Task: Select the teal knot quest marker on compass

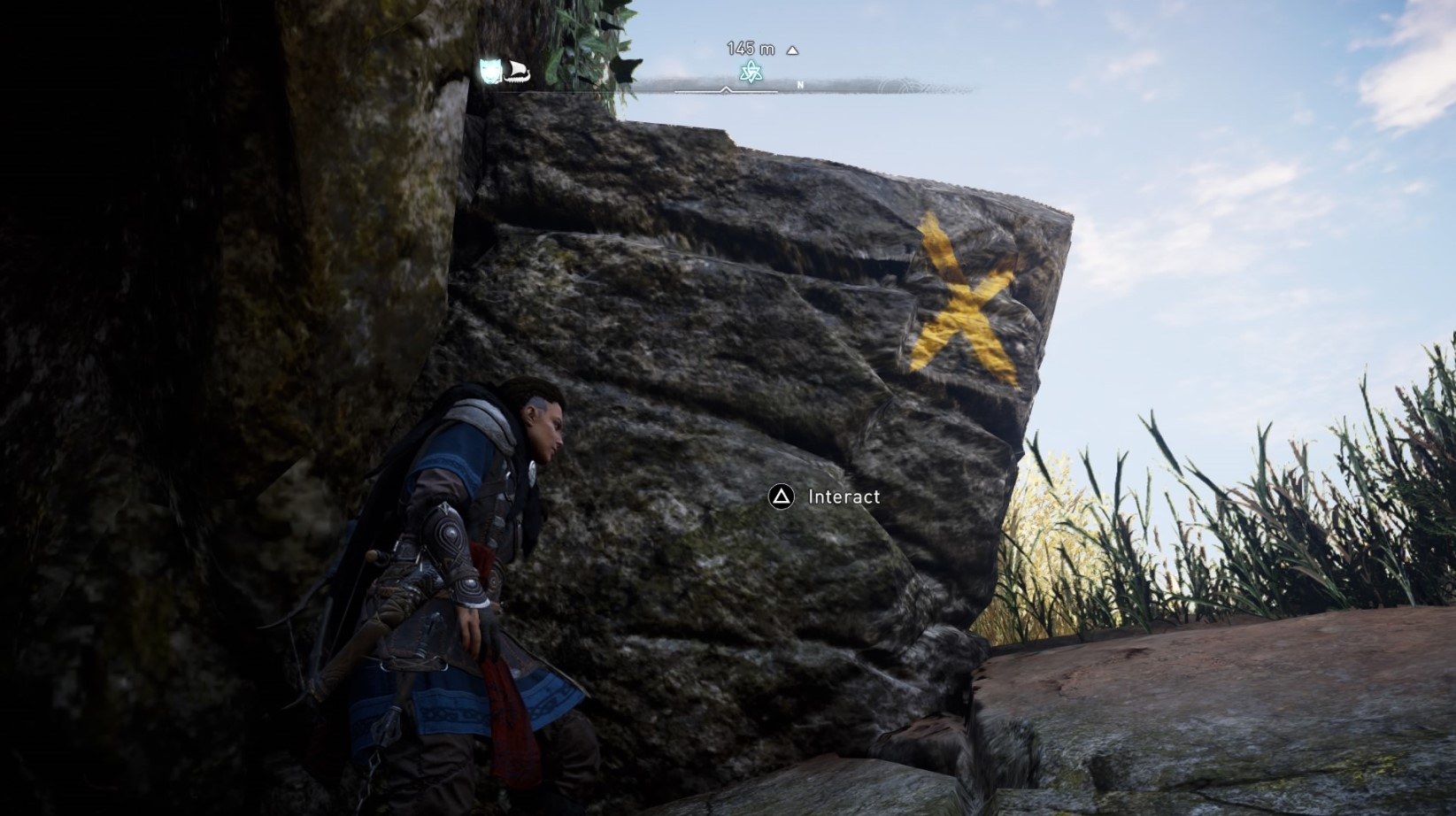Action: pos(751,72)
